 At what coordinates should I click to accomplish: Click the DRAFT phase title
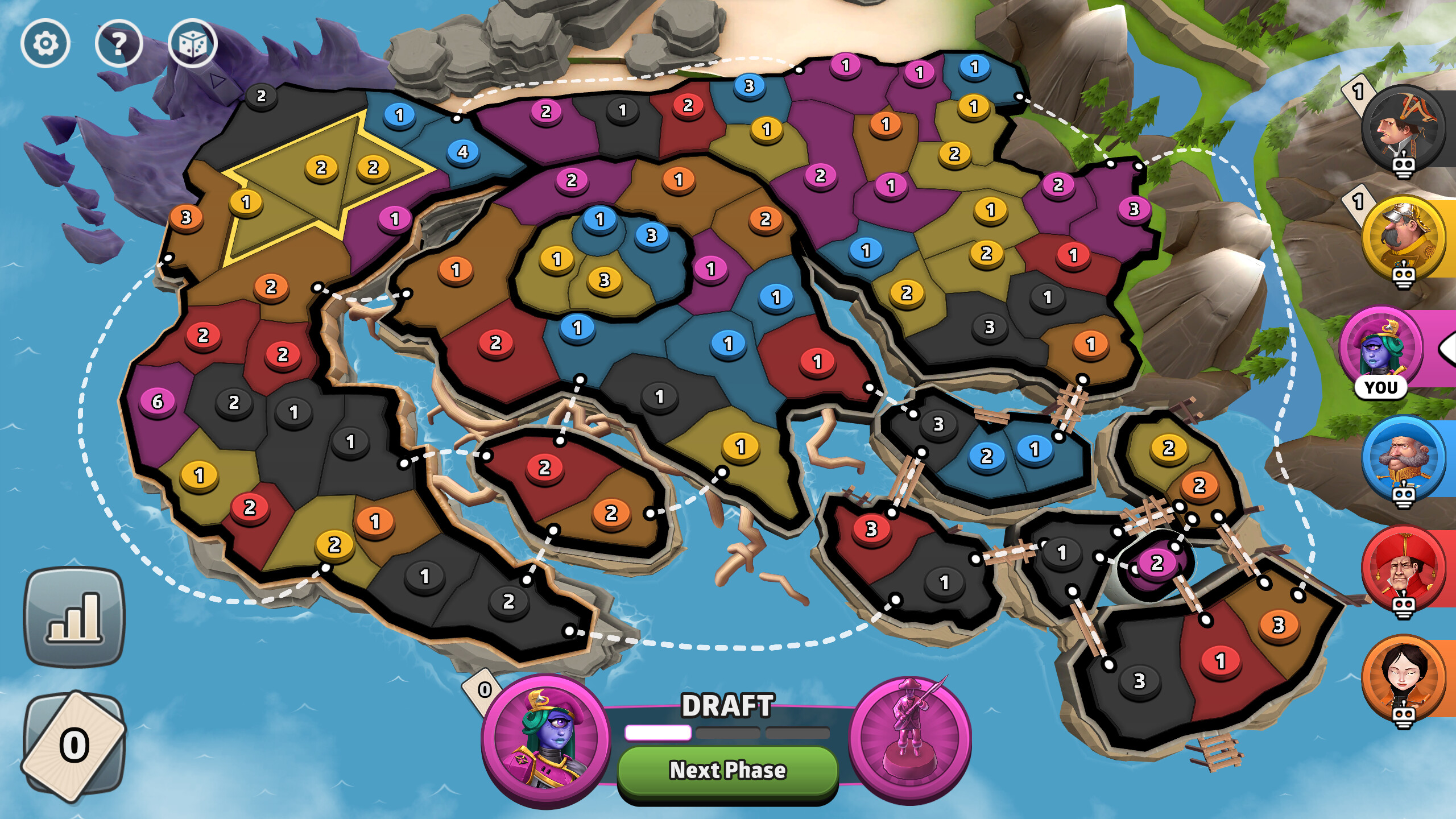tap(730, 705)
